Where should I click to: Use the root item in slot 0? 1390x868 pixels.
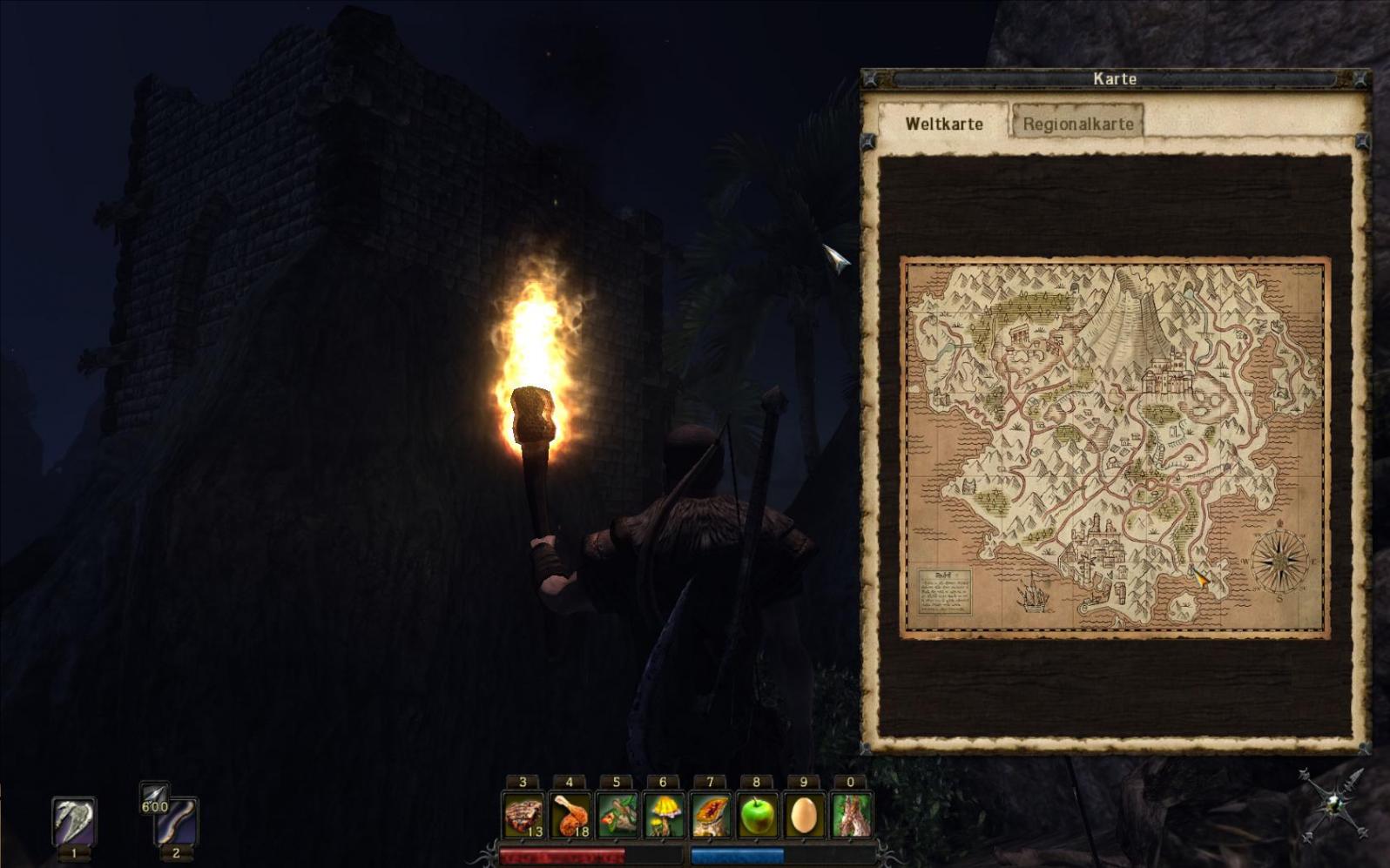coord(851,816)
